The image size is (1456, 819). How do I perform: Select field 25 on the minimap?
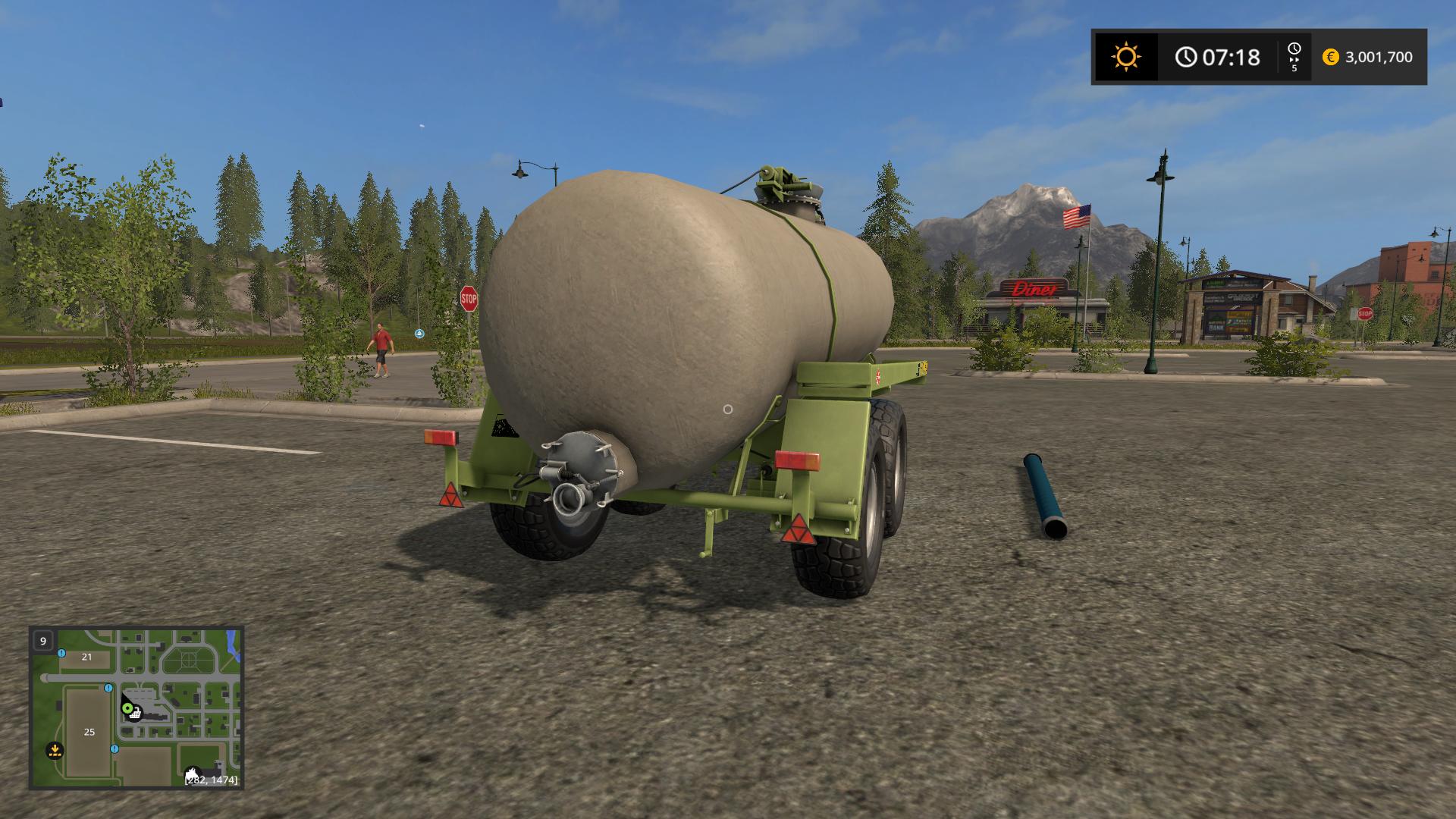[x=89, y=732]
